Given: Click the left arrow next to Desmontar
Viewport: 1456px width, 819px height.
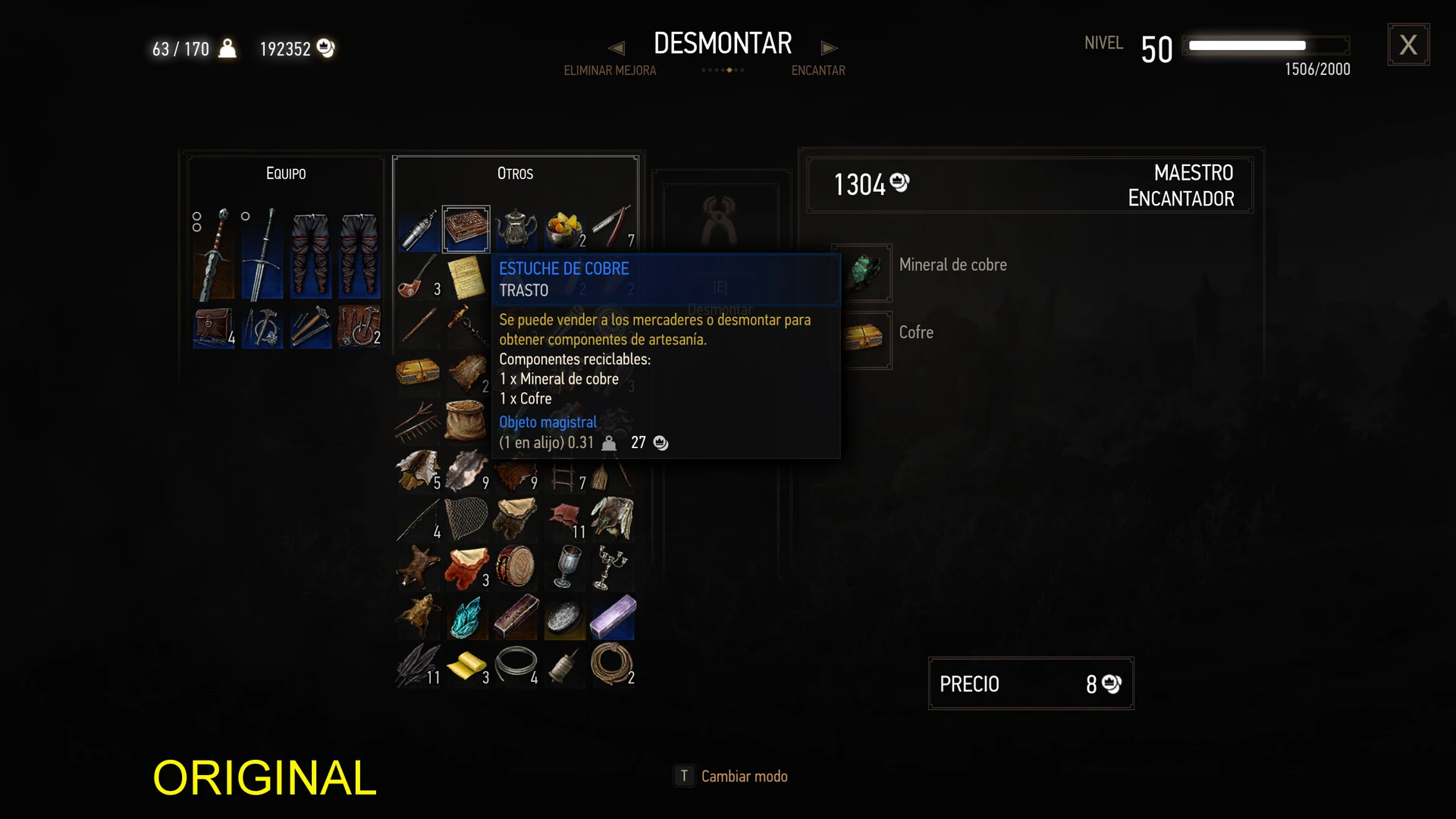Looking at the screenshot, I should [x=617, y=48].
